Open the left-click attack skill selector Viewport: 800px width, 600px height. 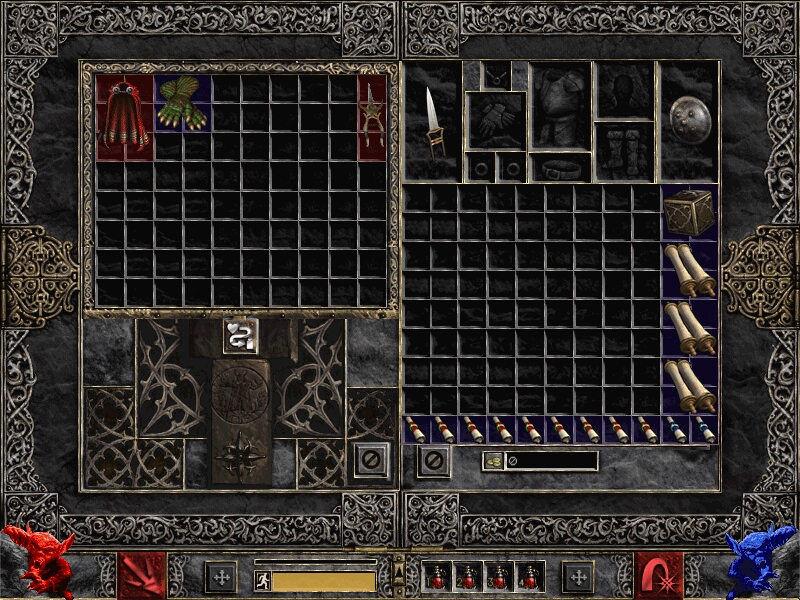[x=143, y=576]
